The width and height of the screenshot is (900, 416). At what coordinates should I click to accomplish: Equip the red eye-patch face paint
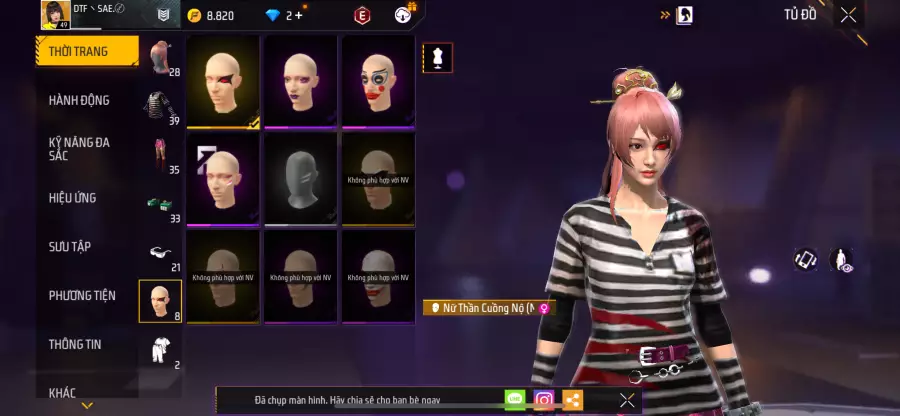pos(223,82)
